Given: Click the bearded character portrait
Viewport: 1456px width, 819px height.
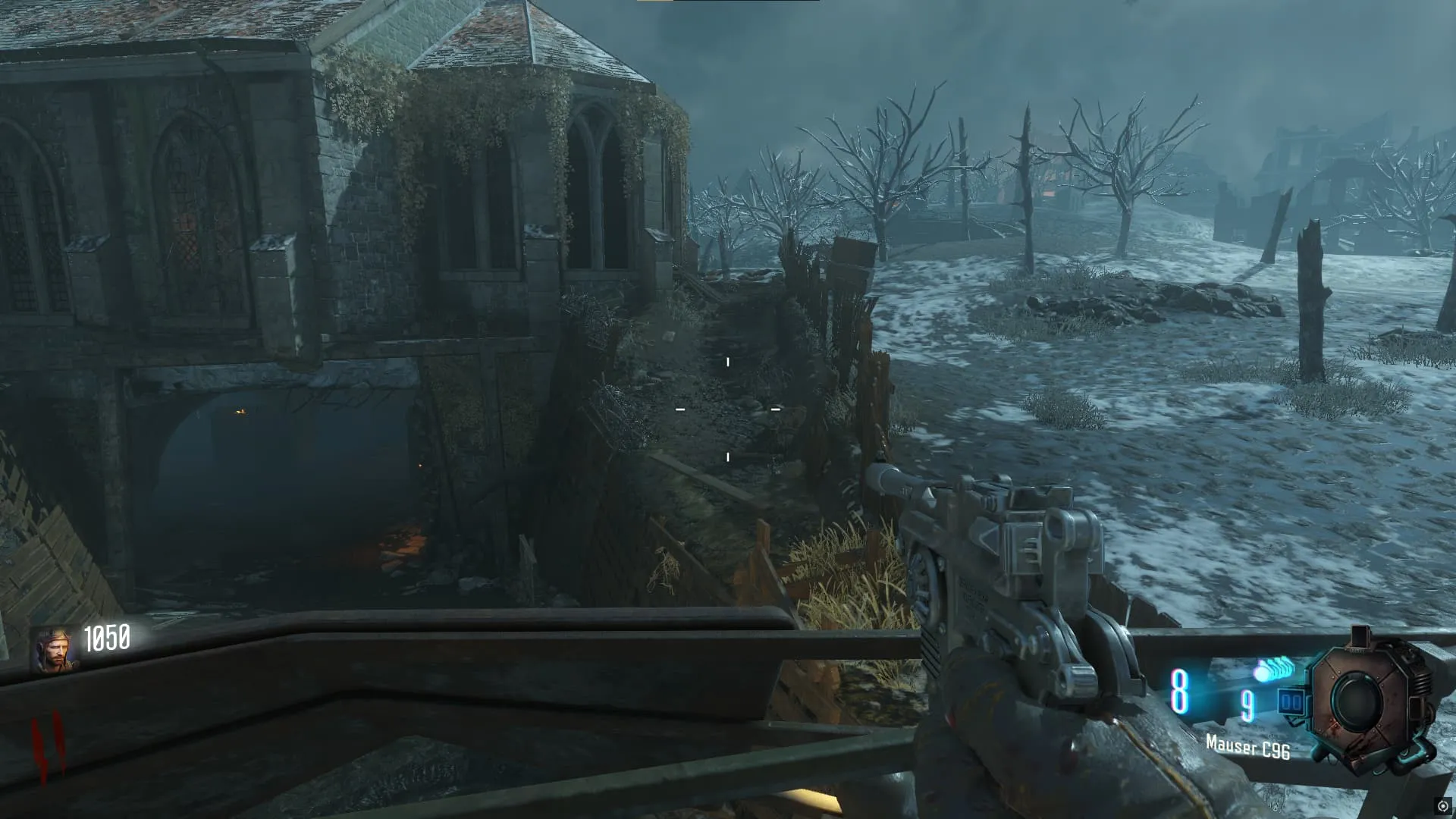Looking at the screenshot, I should pos(54,650).
